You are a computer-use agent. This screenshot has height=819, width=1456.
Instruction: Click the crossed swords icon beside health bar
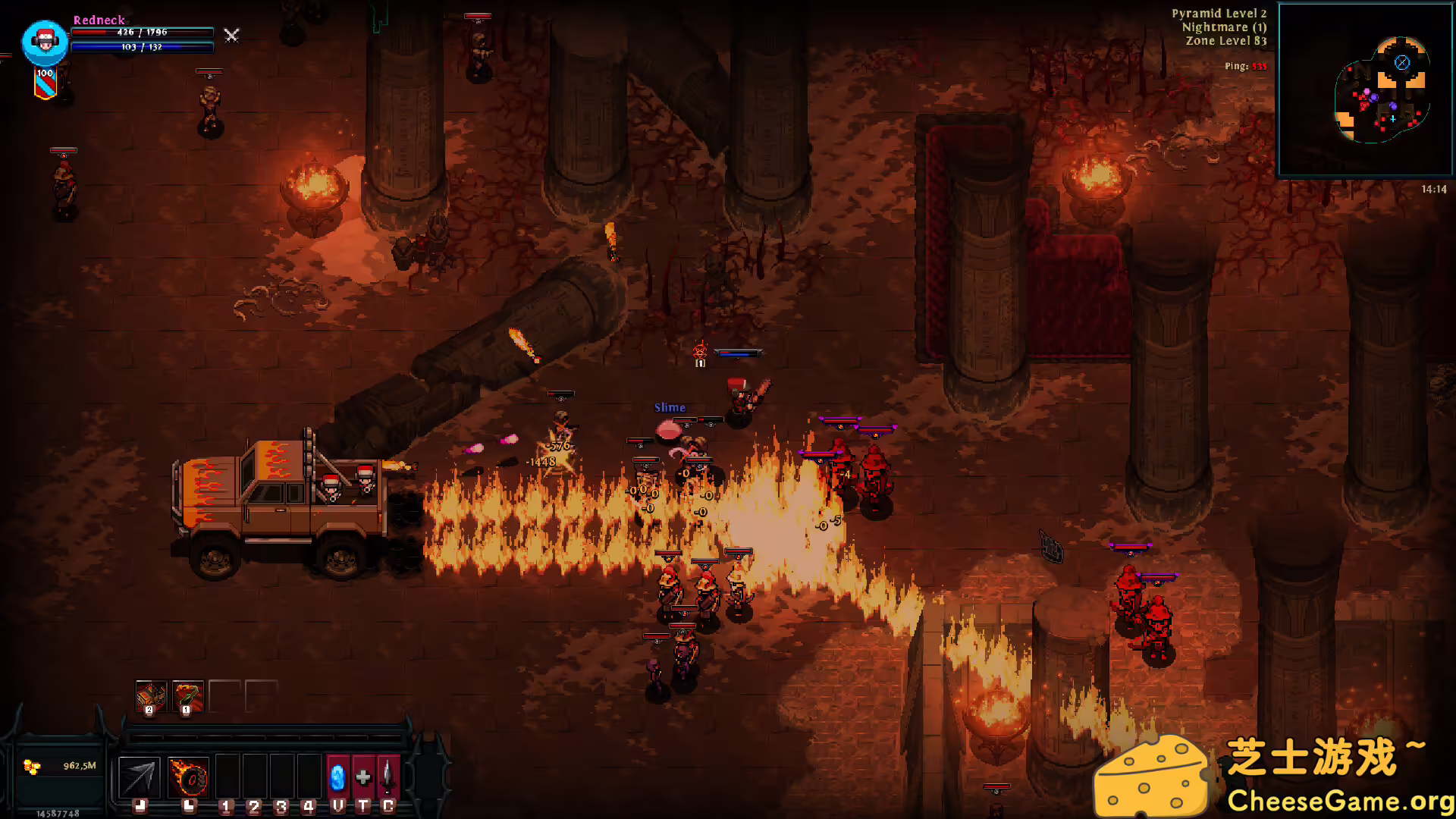[x=232, y=35]
